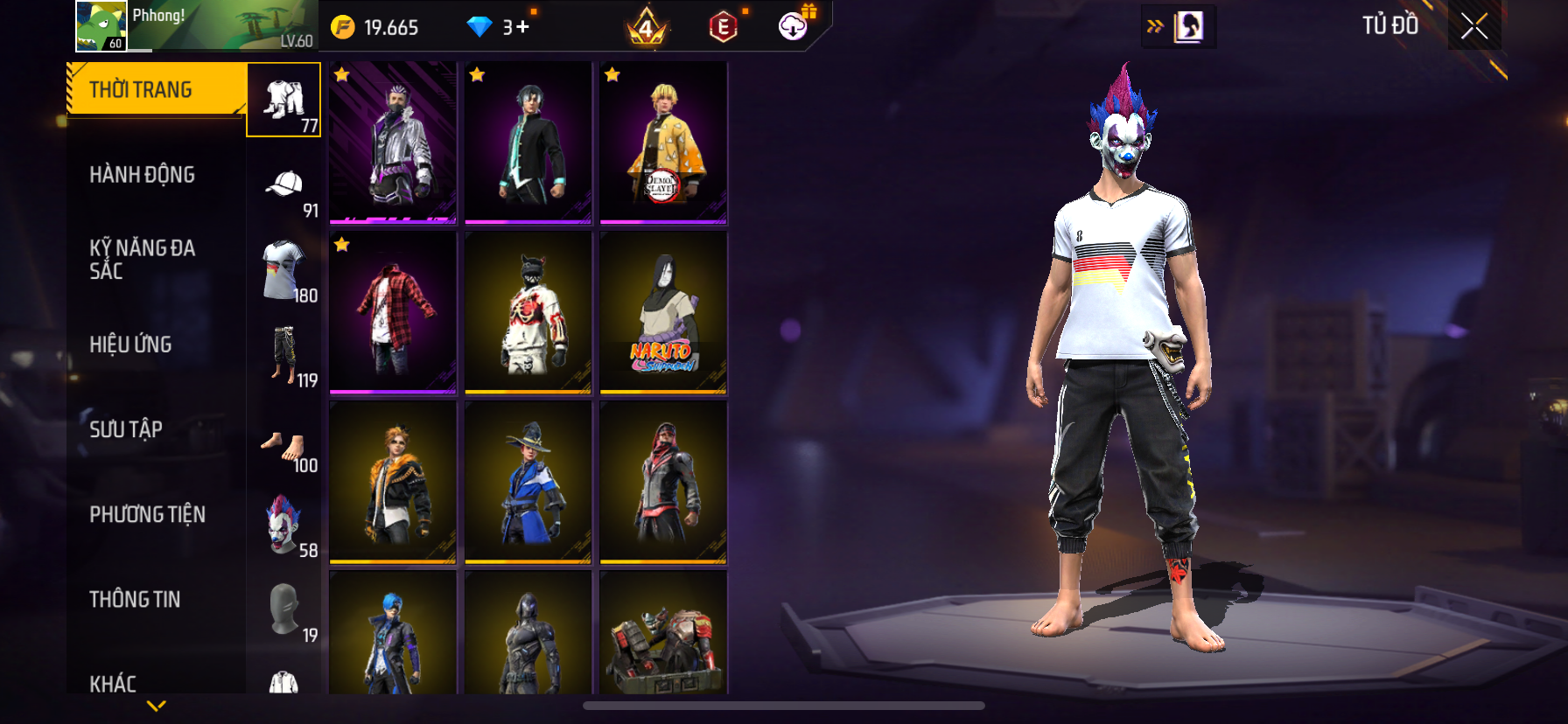The height and width of the screenshot is (724, 1568).
Task: Go to Sưu Tập collection
Action: click(x=126, y=429)
